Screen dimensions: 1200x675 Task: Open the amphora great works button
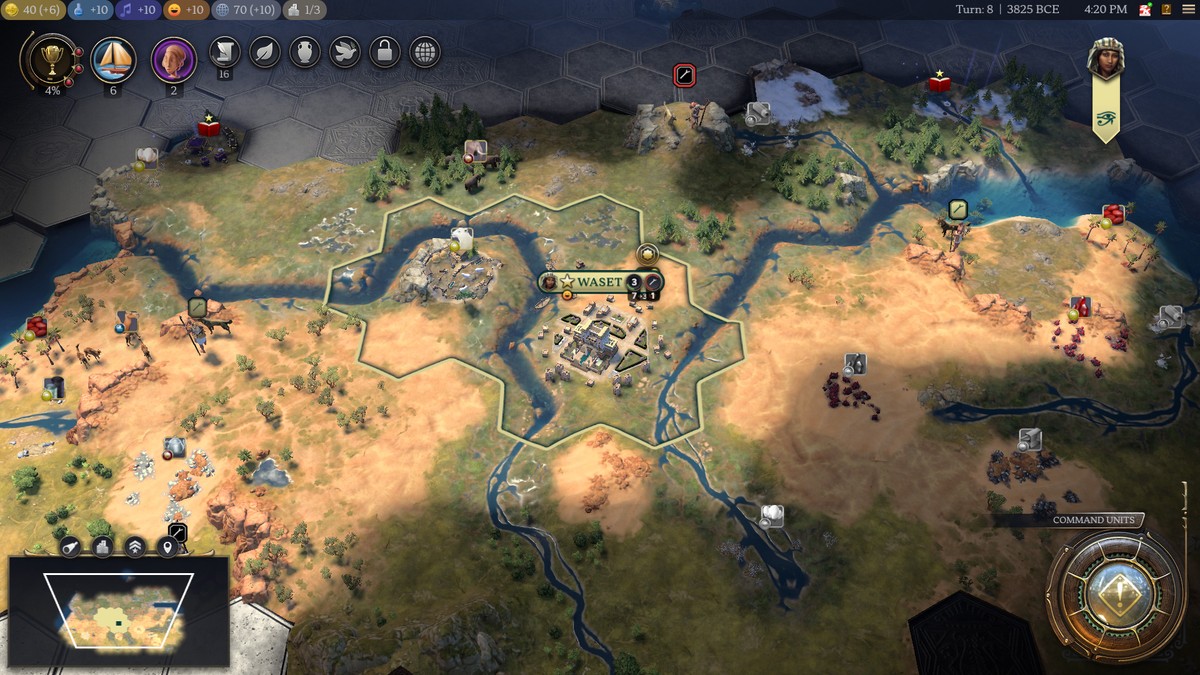click(x=304, y=52)
